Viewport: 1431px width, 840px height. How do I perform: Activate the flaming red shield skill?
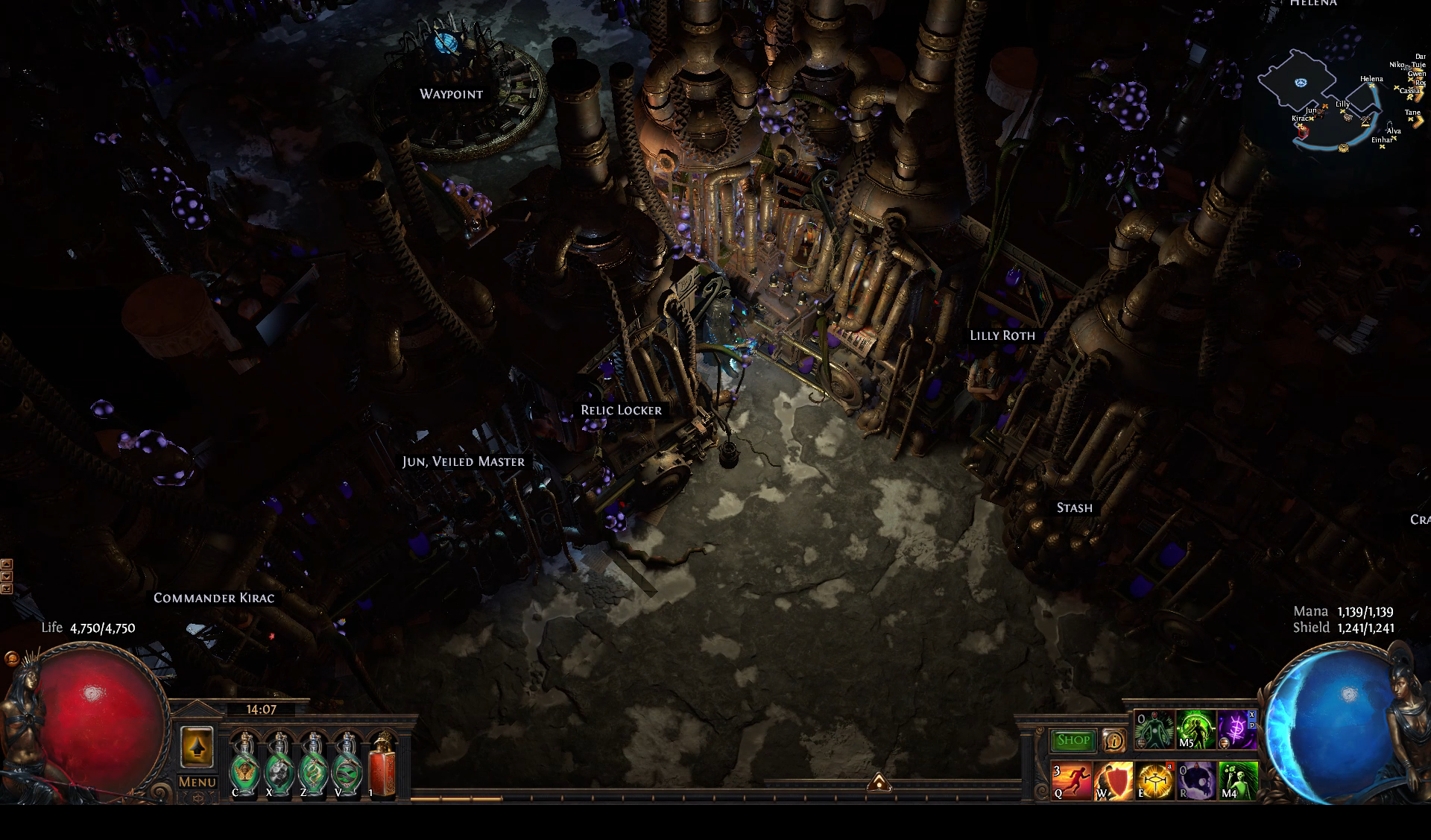[x=1113, y=780]
